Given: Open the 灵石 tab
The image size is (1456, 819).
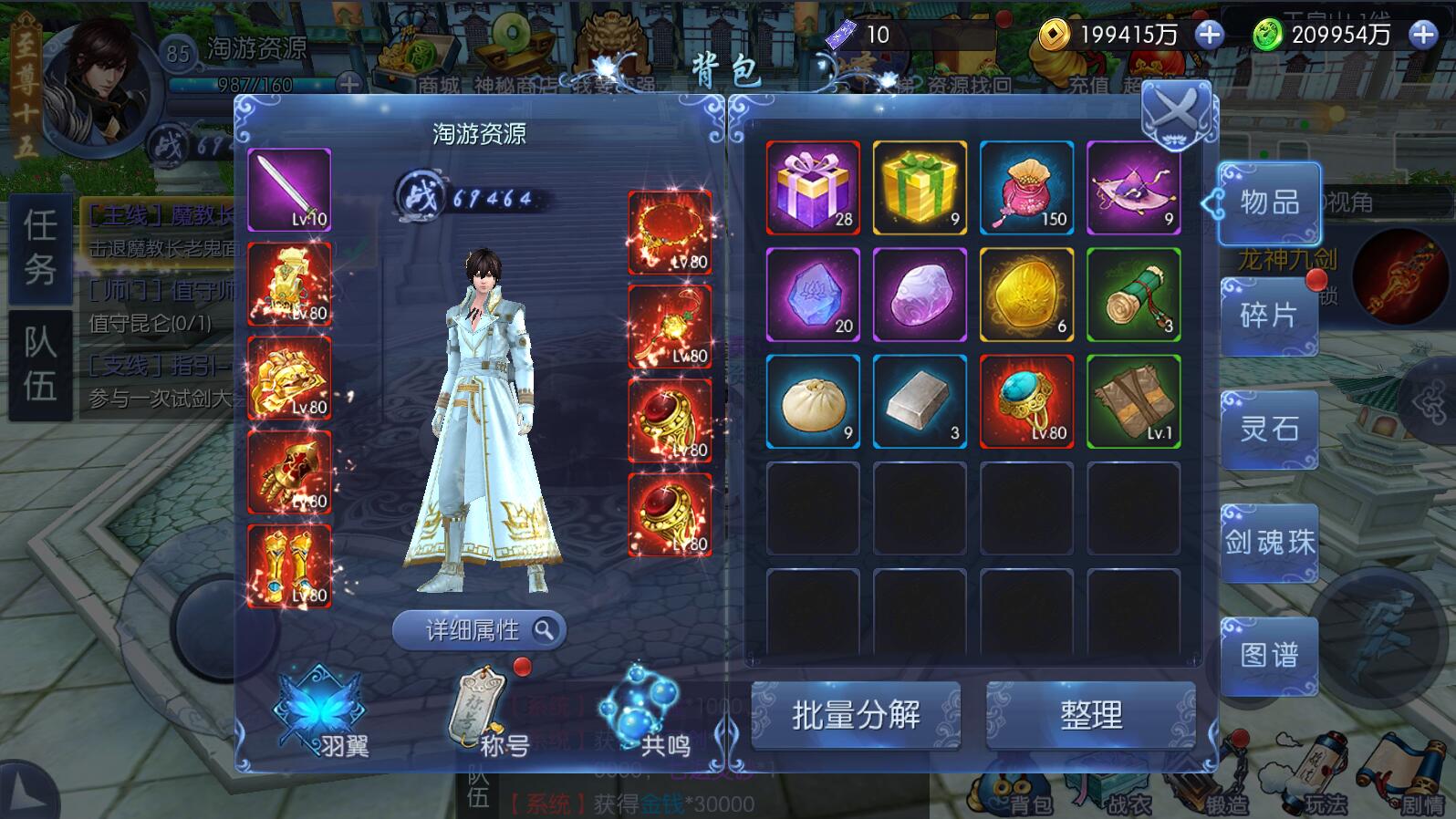Looking at the screenshot, I should (1269, 429).
